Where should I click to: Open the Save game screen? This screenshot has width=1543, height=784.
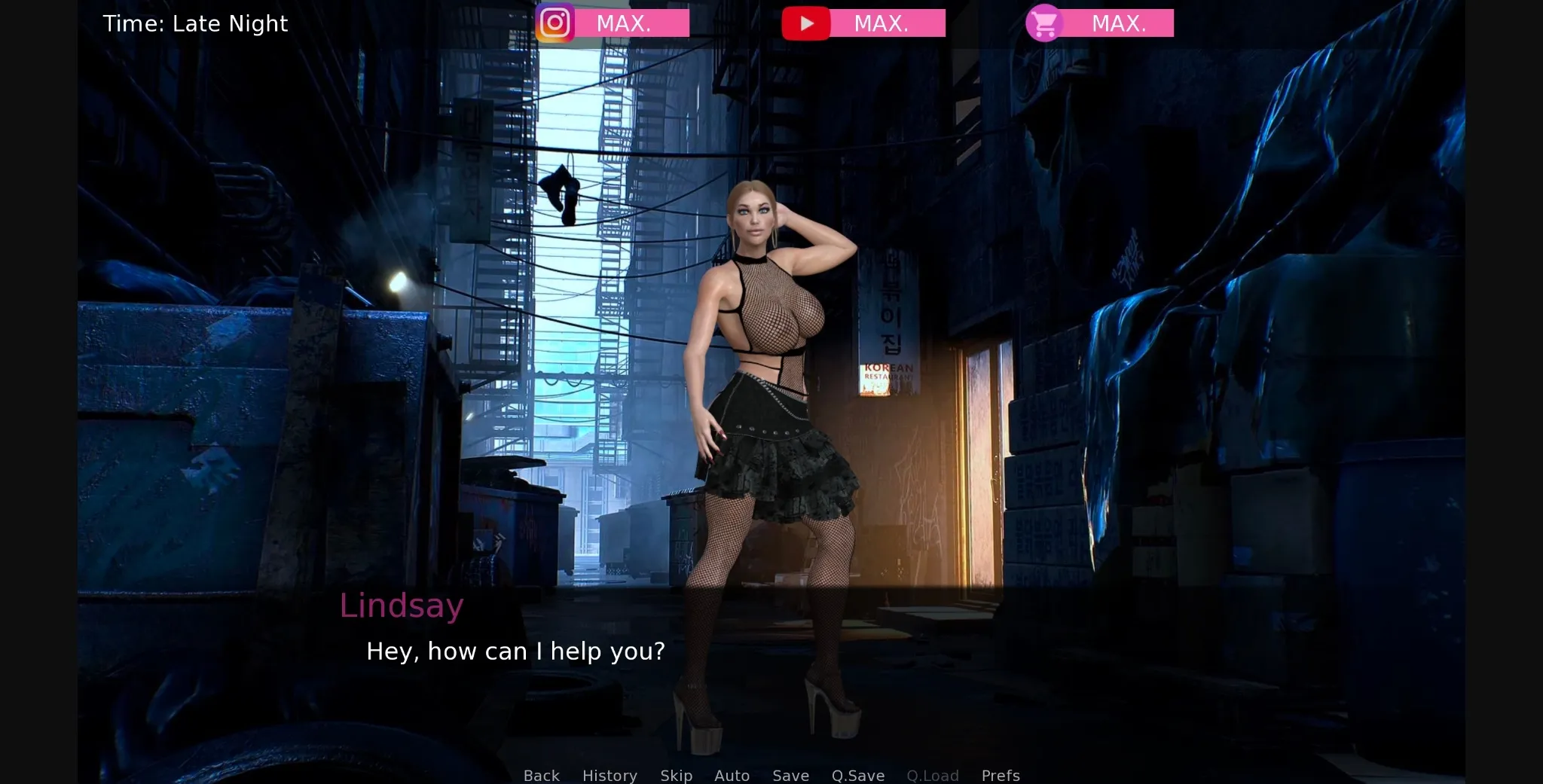pyautogui.click(x=790, y=775)
